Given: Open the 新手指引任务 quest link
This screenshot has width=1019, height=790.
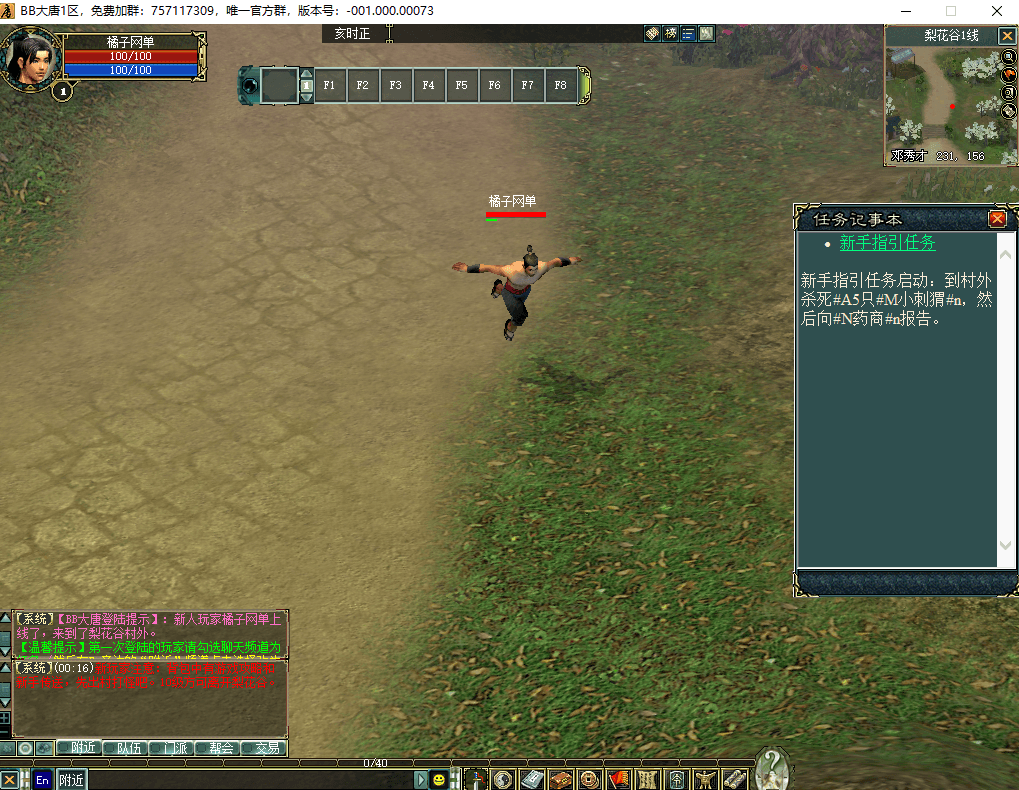Looking at the screenshot, I should (x=887, y=243).
